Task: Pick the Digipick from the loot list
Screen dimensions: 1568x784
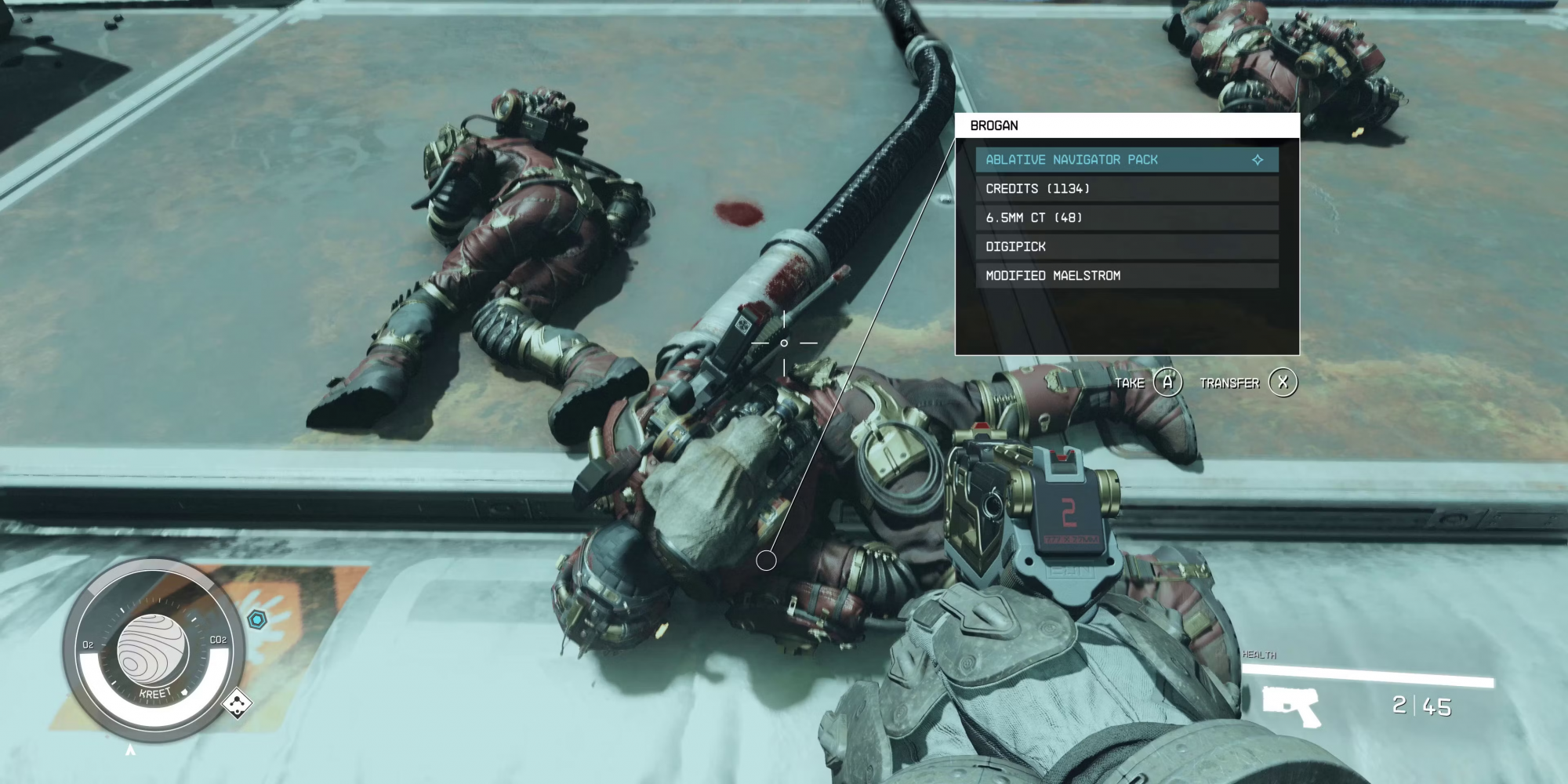Action: tap(1127, 247)
